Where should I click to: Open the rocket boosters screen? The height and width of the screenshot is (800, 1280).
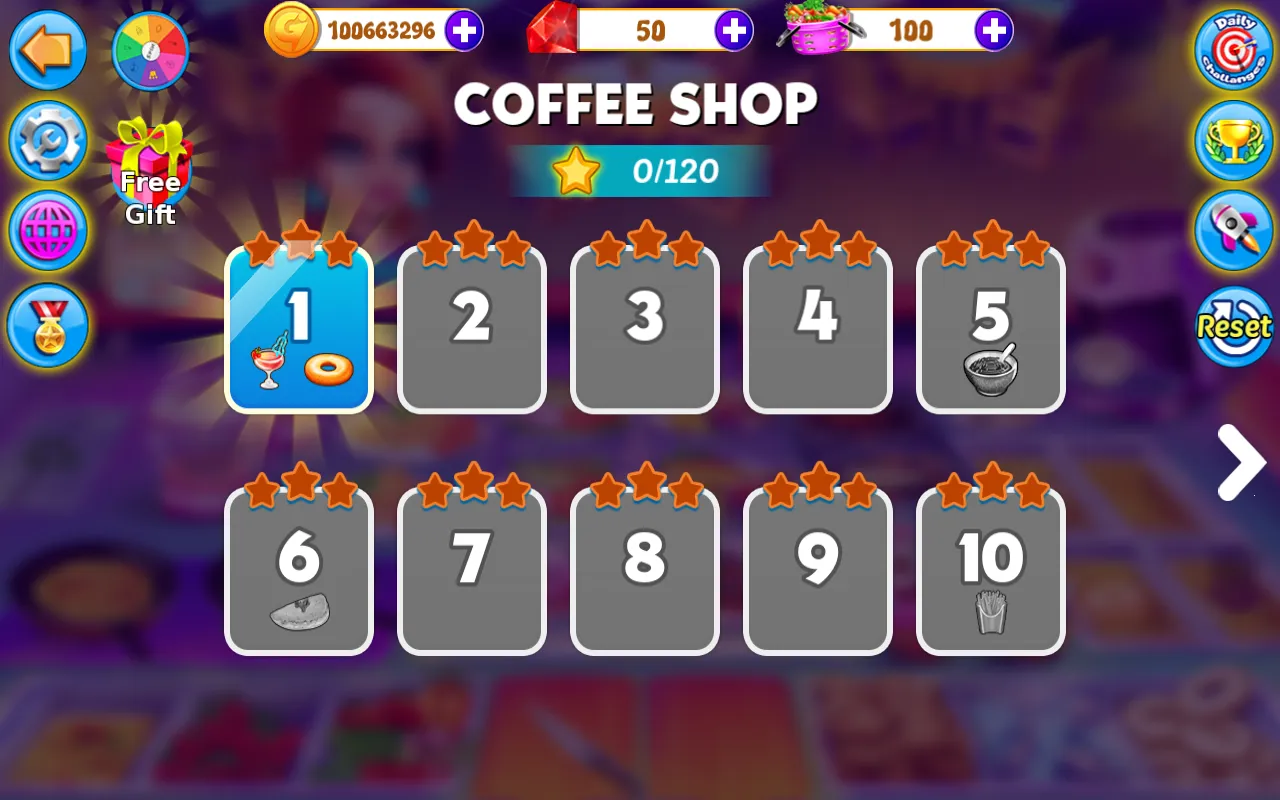pos(1232,230)
